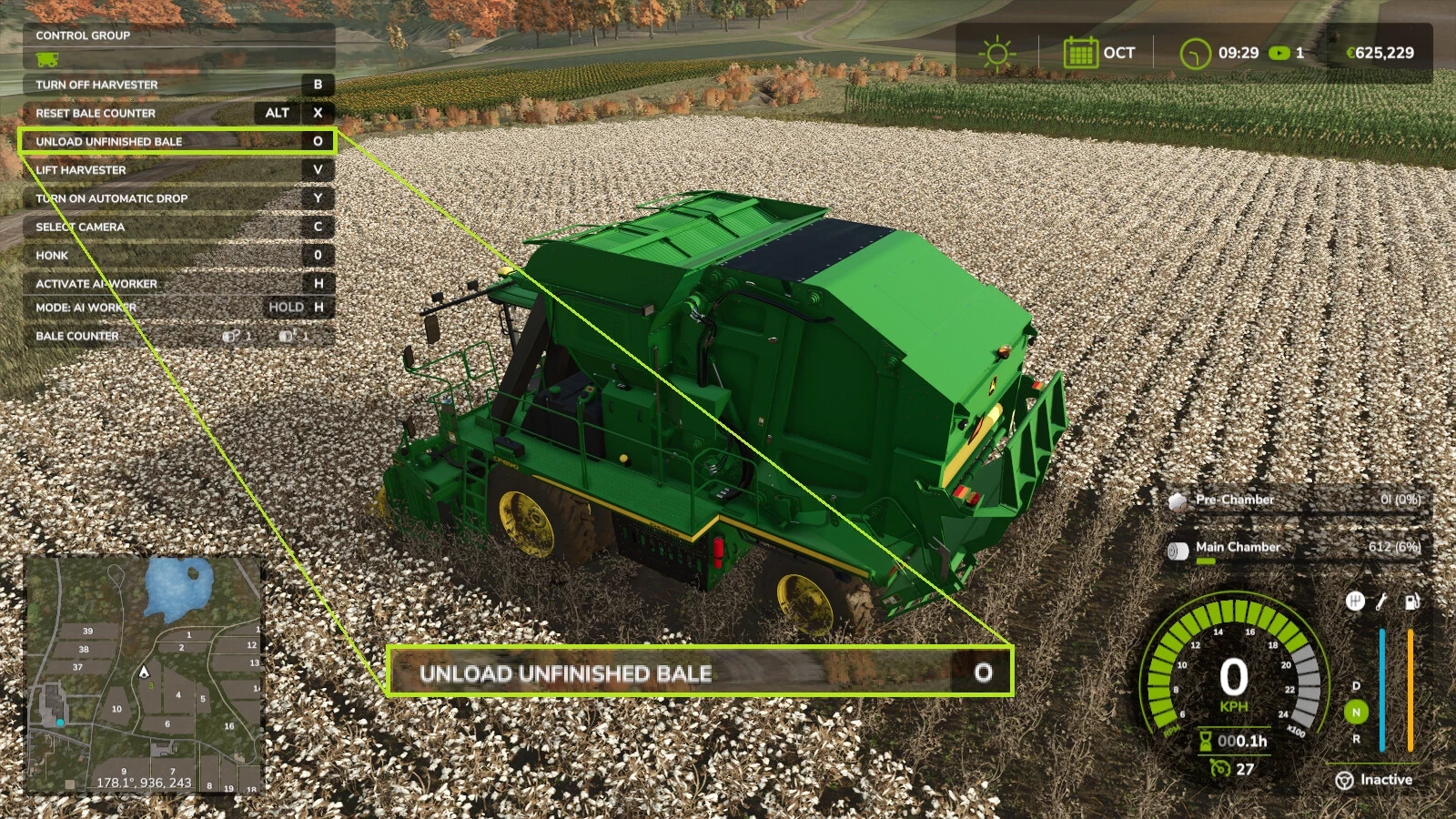Select the Turn Off Harvester row
This screenshot has width=1456, height=819.
[177, 85]
